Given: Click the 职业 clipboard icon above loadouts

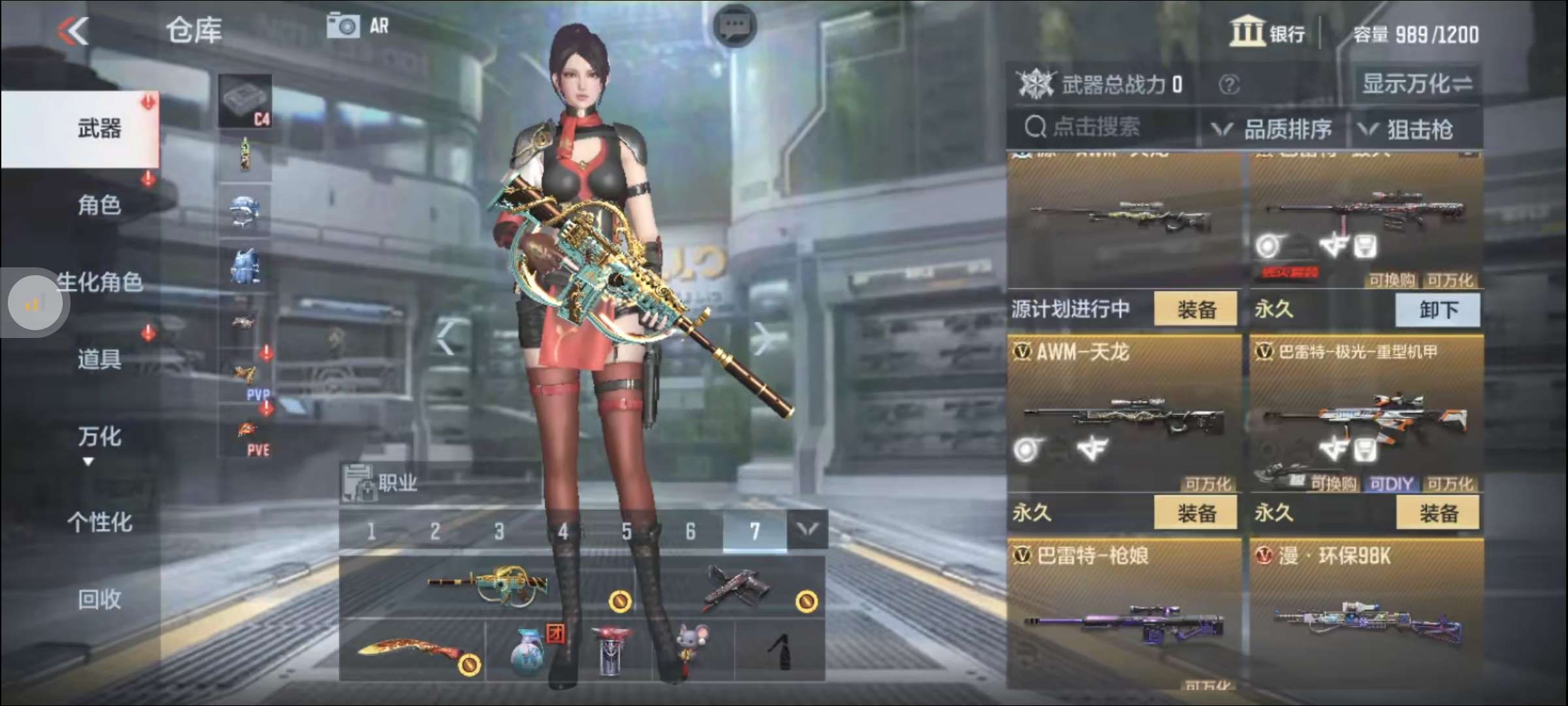Looking at the screenshot, I should [x=355, y=480].
